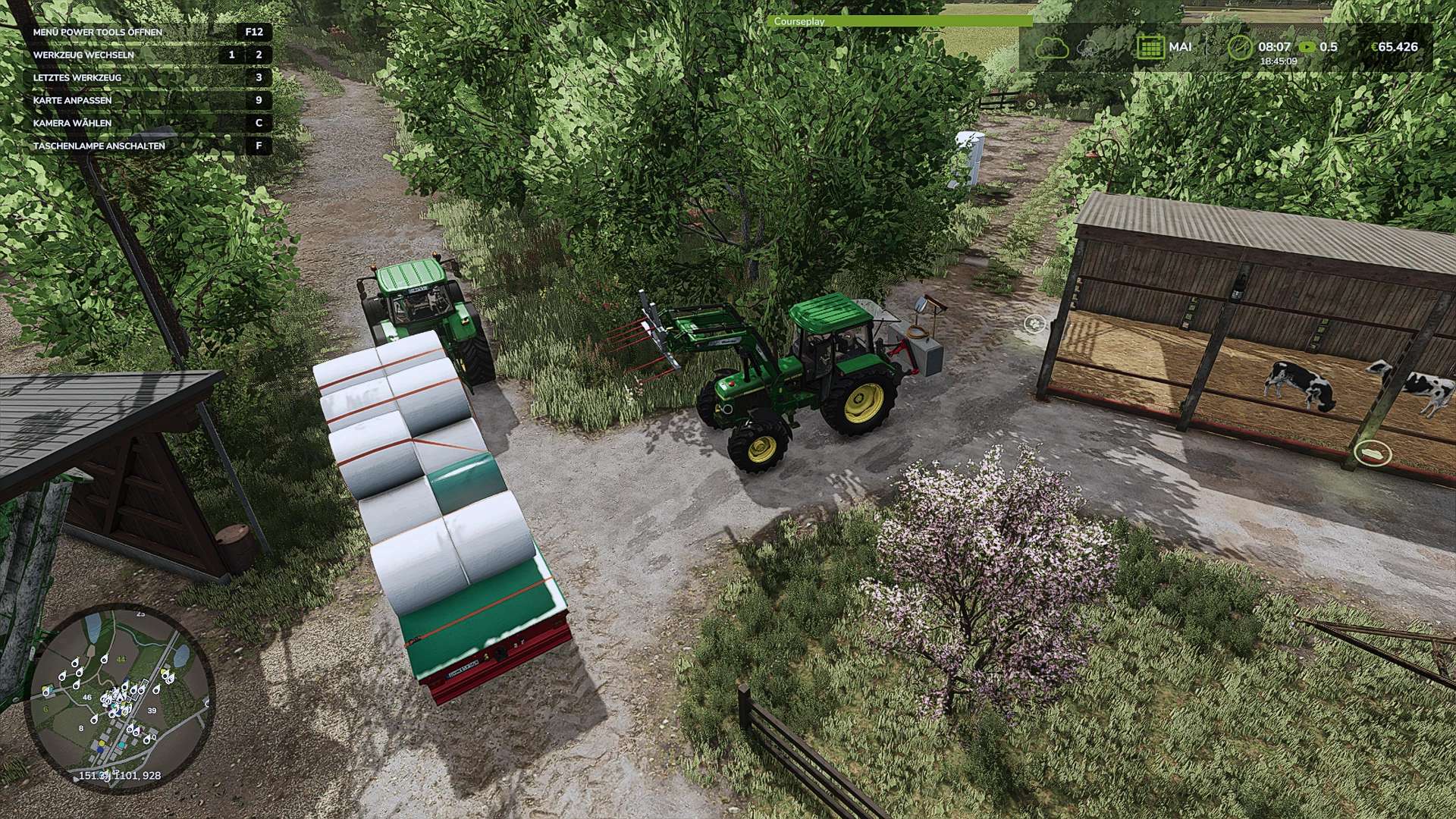Select the feeding trough marker at the cow barn
Viewport: 1456px width, 819px height.
click(x=1373, y=453)
